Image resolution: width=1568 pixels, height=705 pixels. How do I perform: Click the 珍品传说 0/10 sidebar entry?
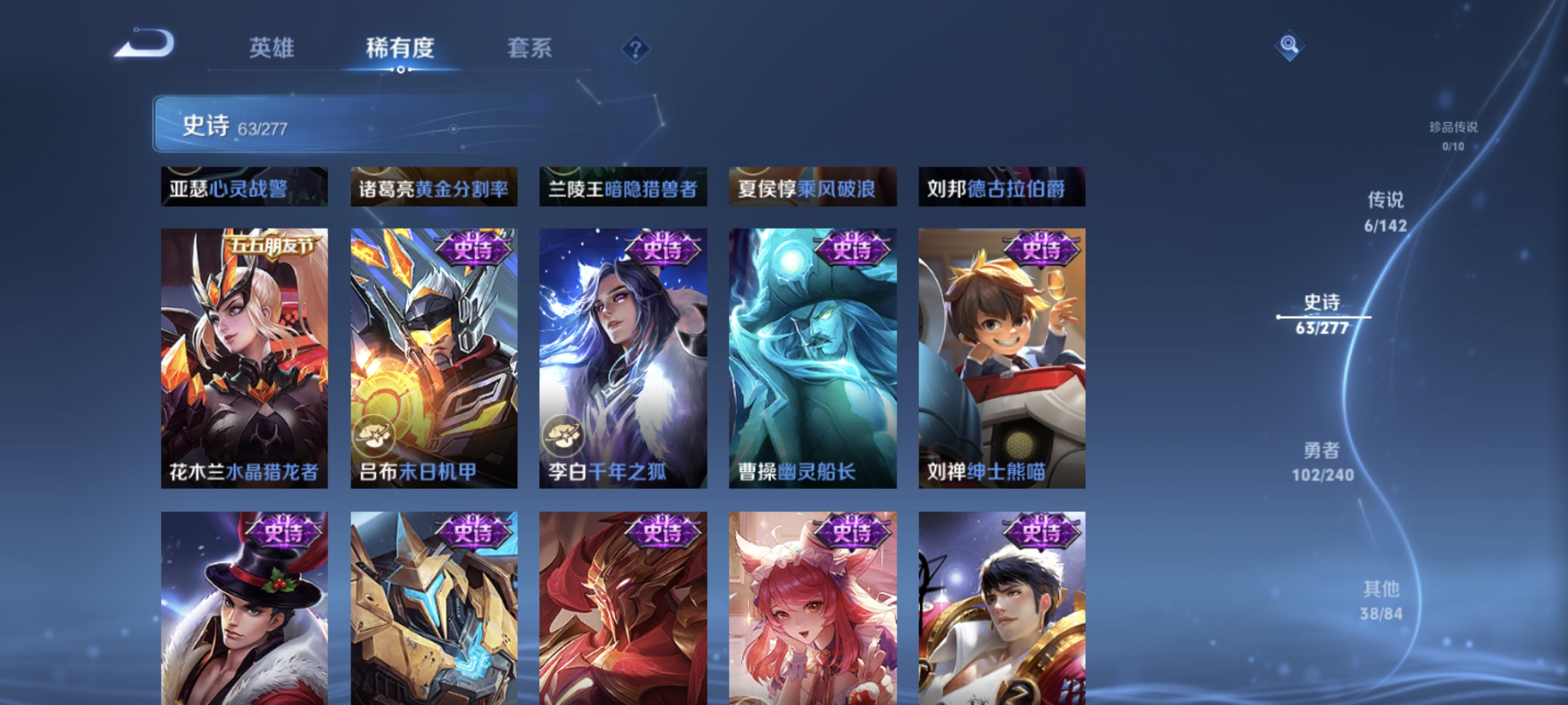[1453, 135]
